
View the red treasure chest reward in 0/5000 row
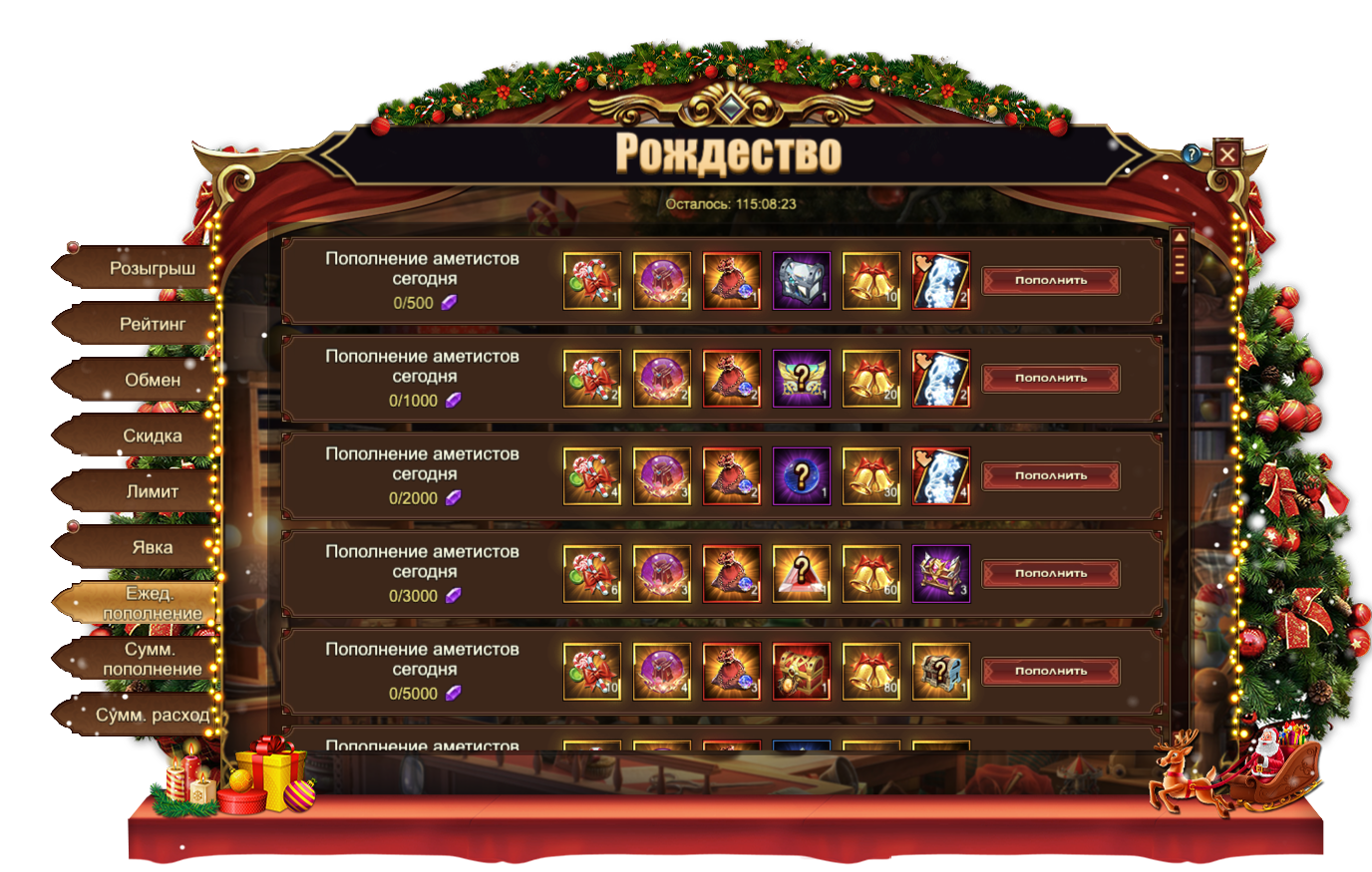pyautogui.click(x=802, y=672)
